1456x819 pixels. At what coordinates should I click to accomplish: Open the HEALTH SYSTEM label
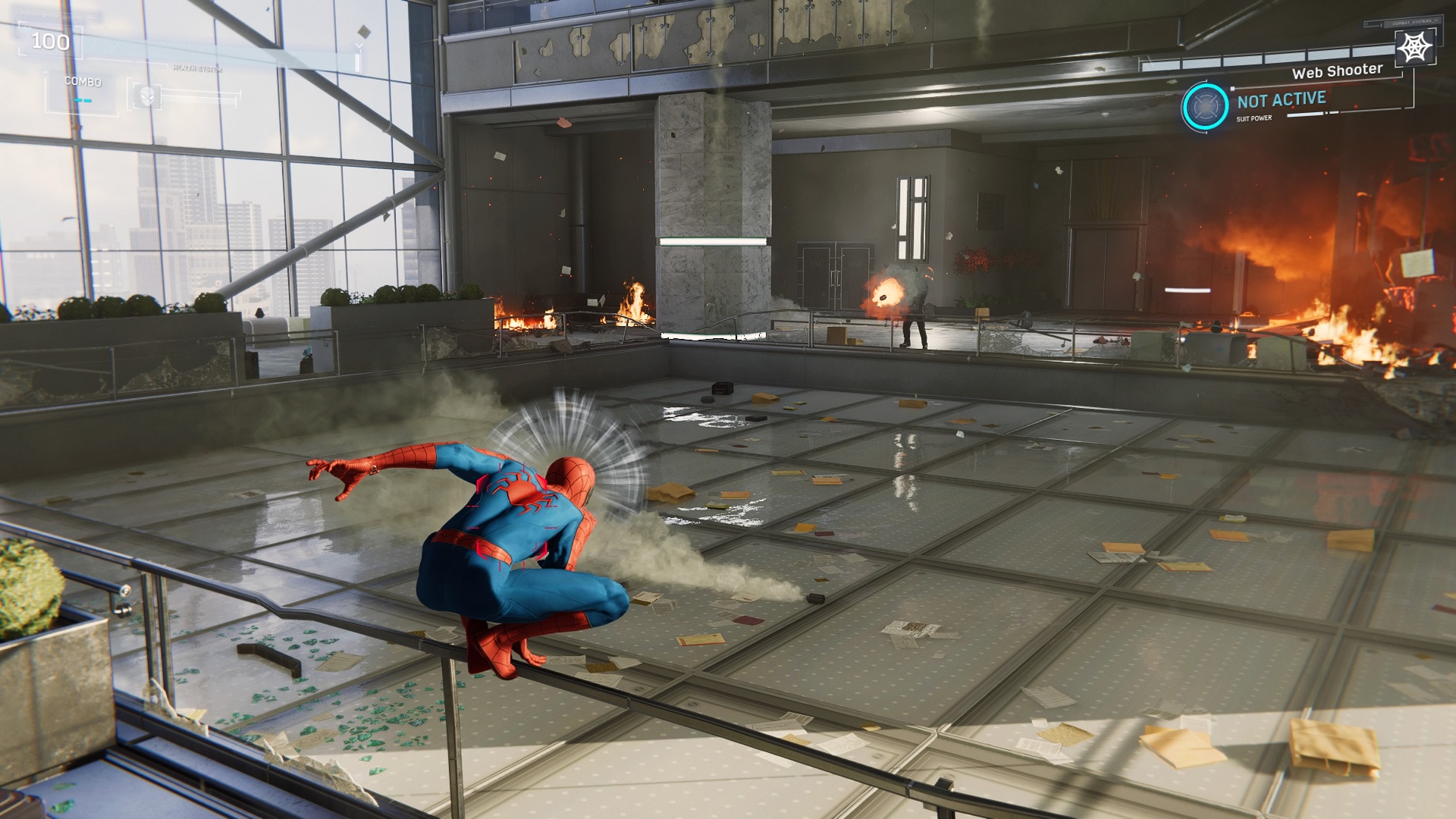pos(197,68)
